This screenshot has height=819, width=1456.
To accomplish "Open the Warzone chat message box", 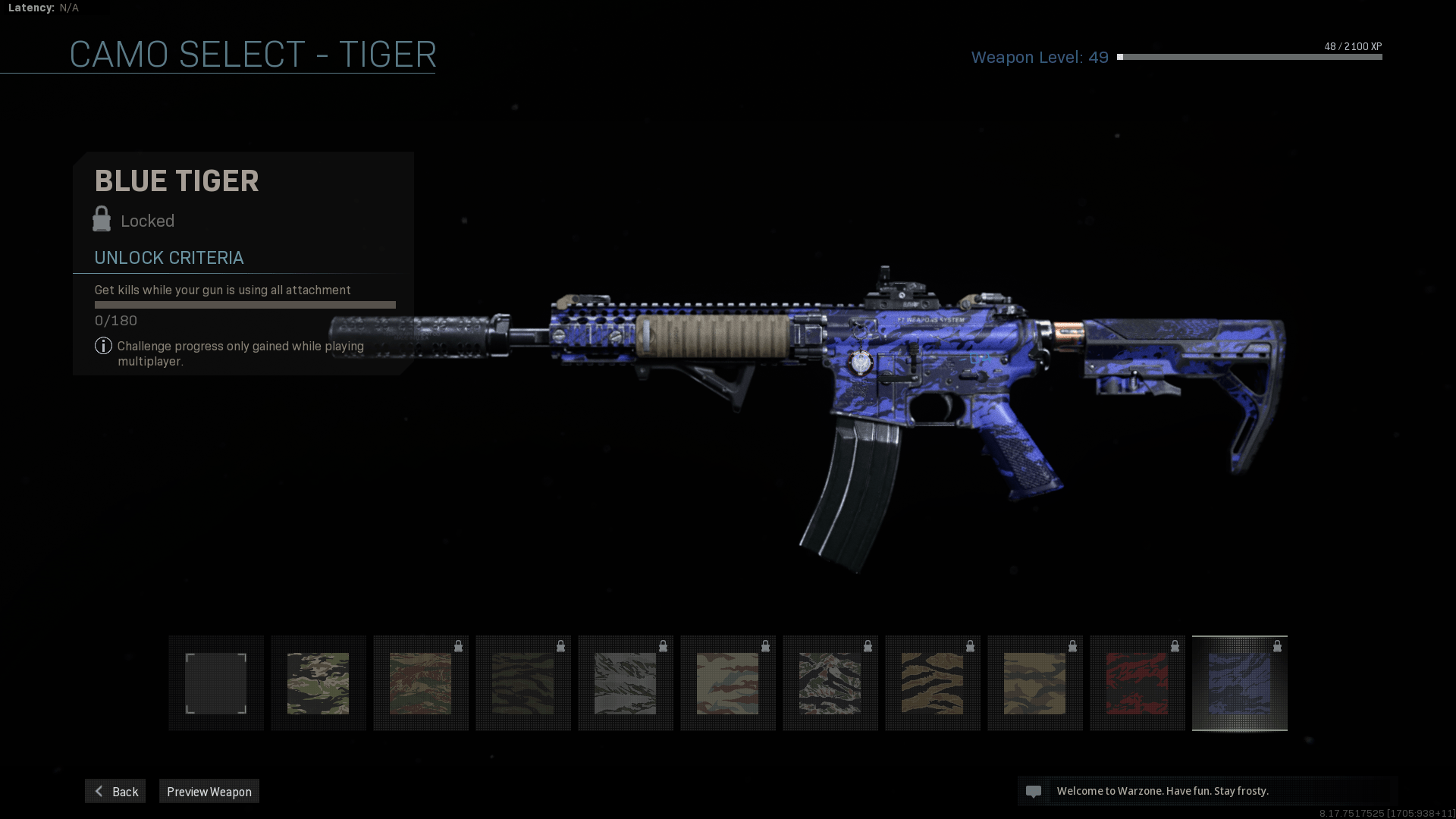I will (x=1207, y=791).
